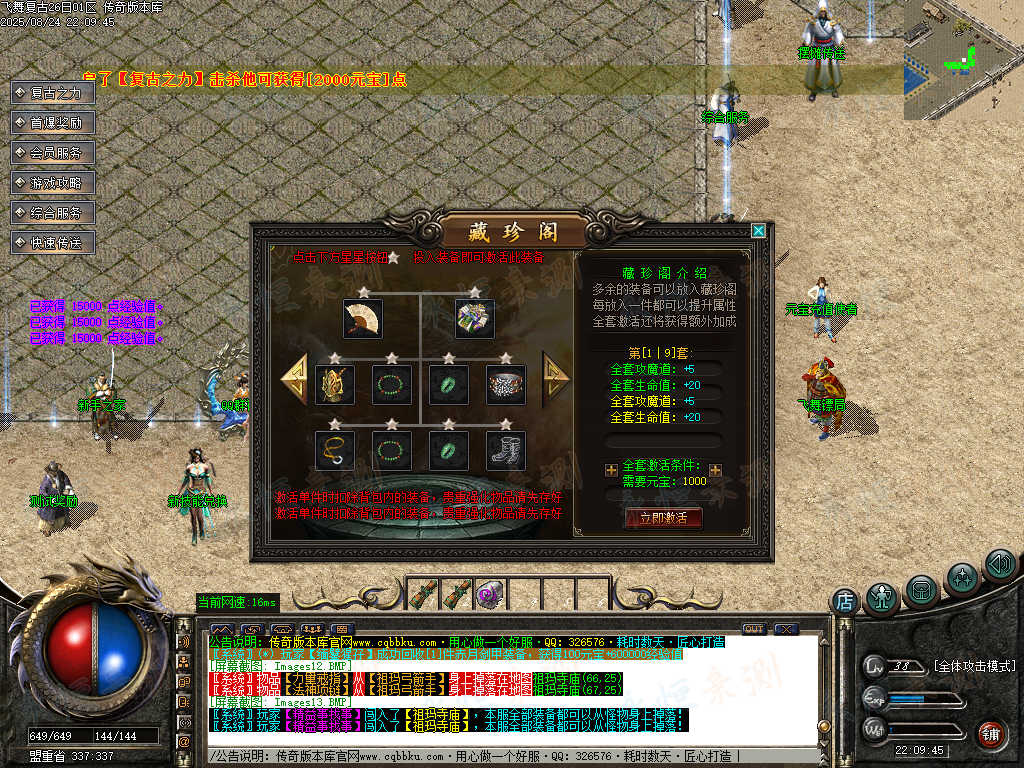Use the purple gem item in hotbar
The width and height of the screenshot is (1024, 768).
489,592
